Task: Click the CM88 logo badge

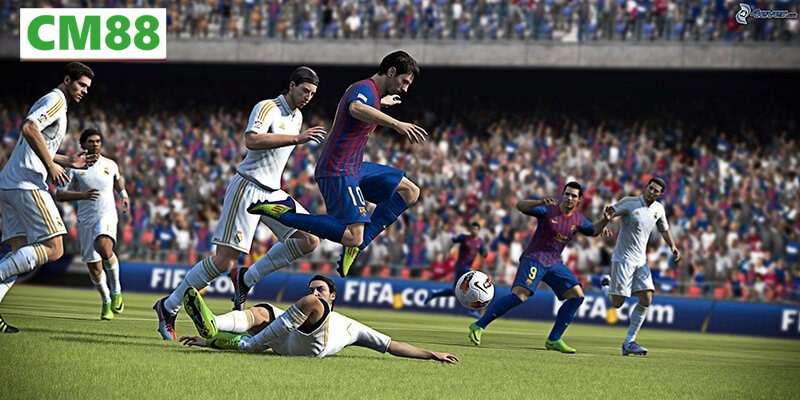Action: [x=93, y=34]
